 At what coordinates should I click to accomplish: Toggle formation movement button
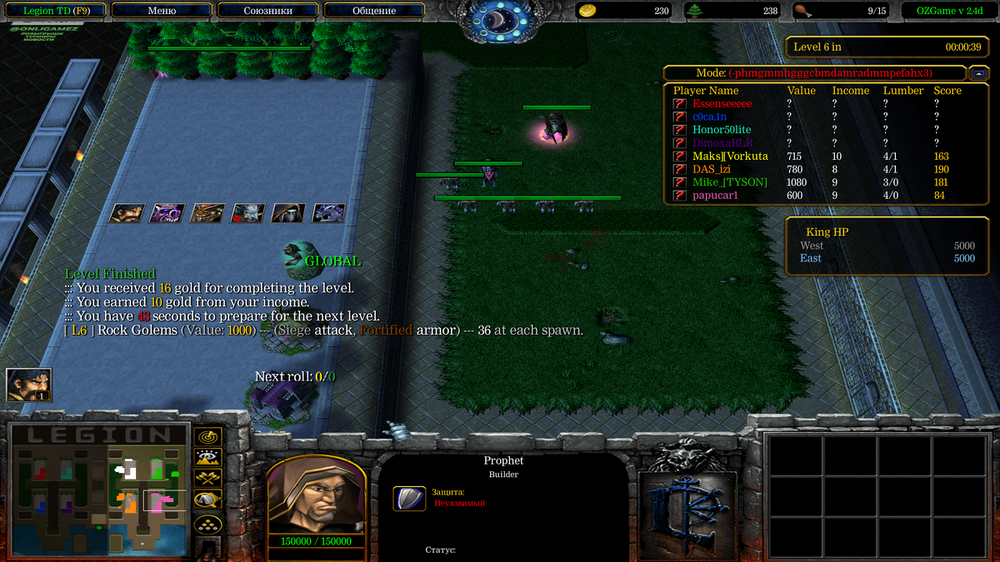(x=208, y=523)
